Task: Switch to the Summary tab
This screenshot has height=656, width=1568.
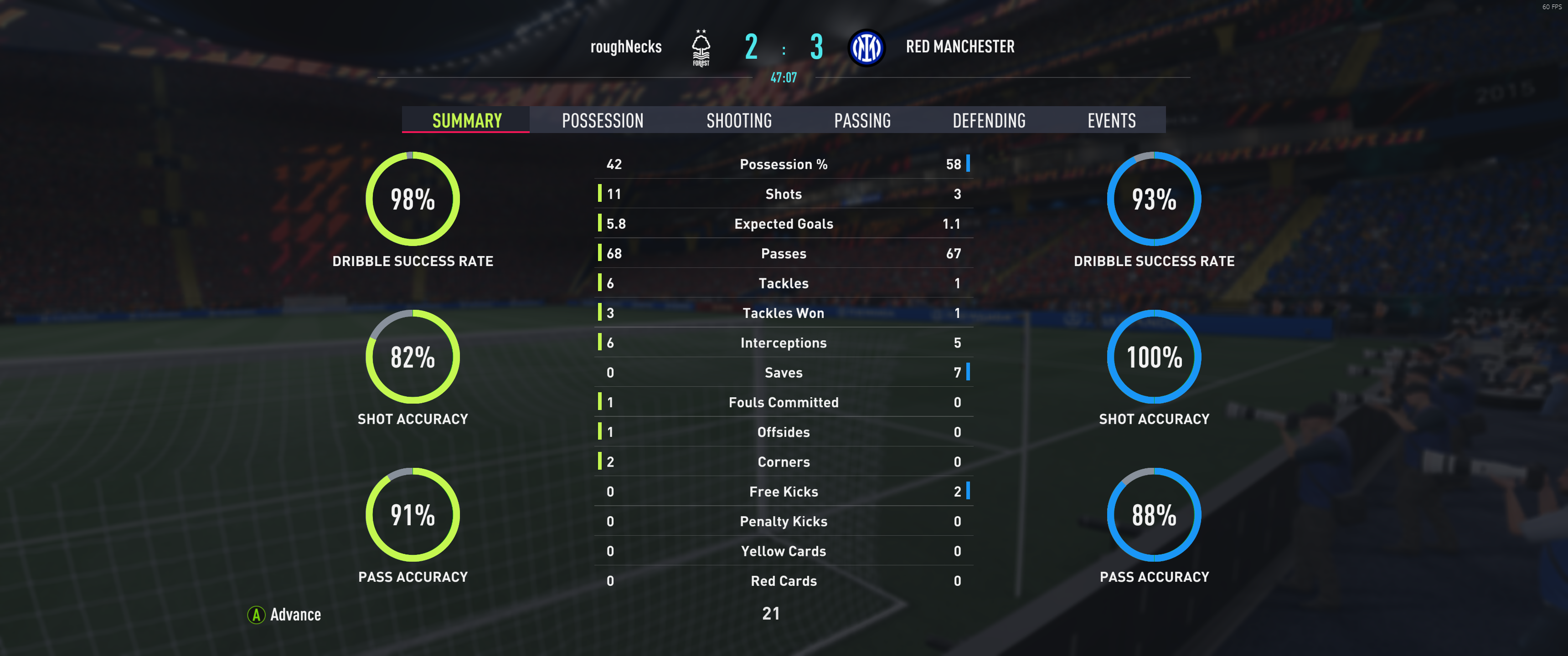Action: click(x=467, y=120)
